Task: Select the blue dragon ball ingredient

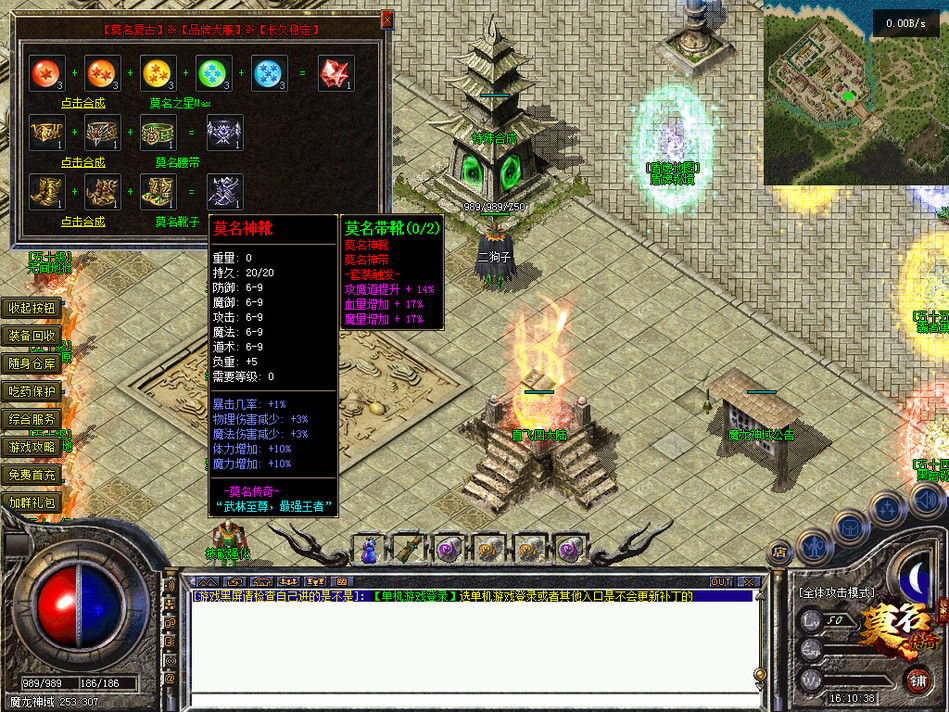Action: pyautogui.click(x=269, y=73)
